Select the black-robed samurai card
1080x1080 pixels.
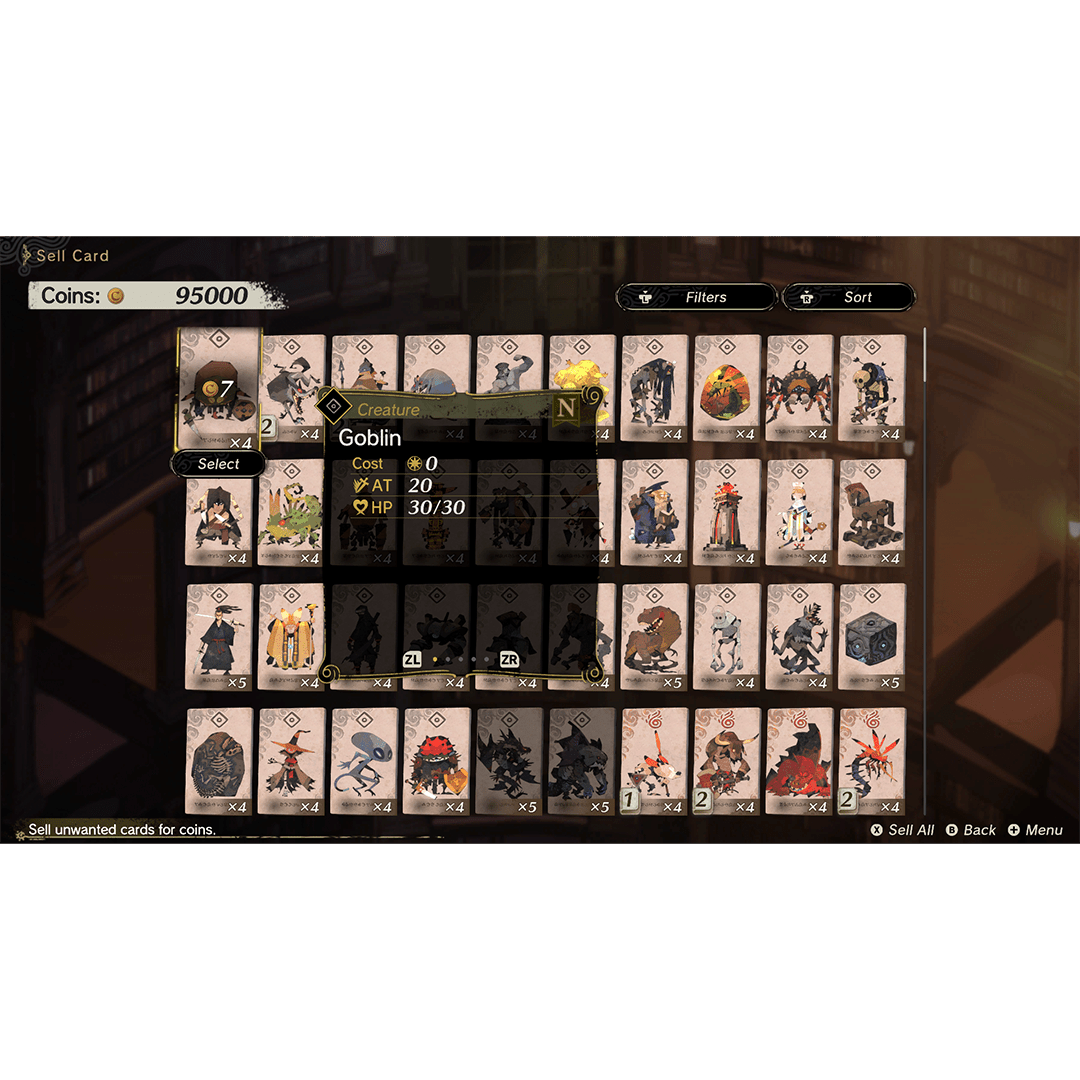pos(219,637)
